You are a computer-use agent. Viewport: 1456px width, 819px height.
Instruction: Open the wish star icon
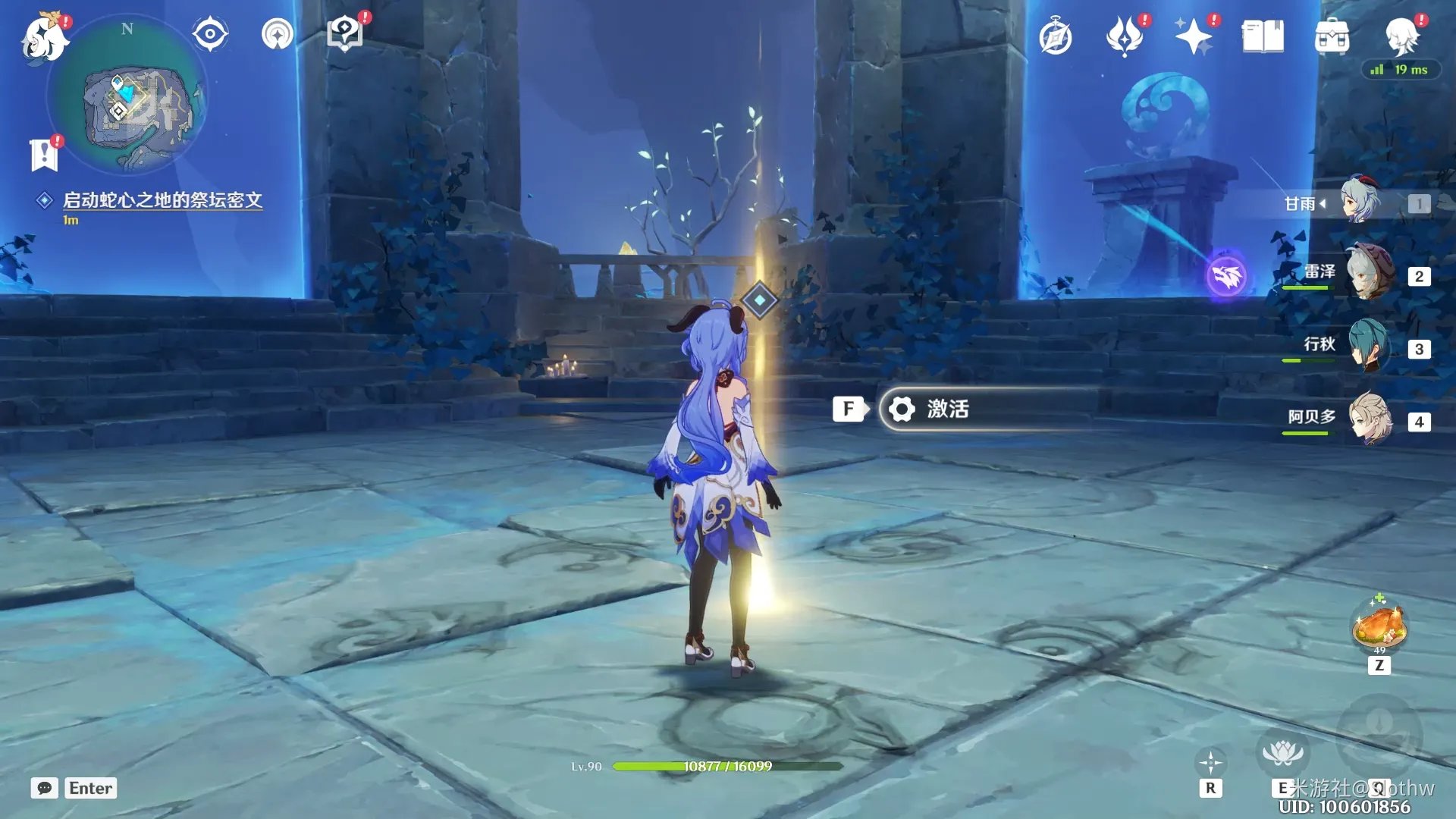(1193, 36)
